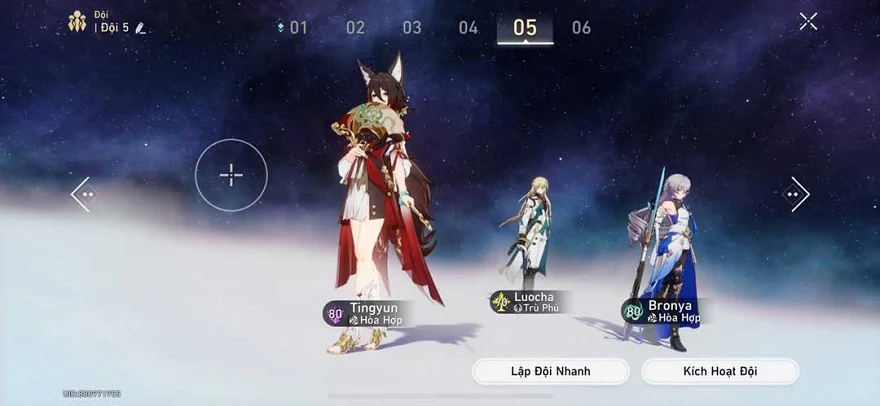The height and width of the screenshot is (406, 880).
Task: Click the Lập Đội Nhanh button
Action: (x=551, y=371)
